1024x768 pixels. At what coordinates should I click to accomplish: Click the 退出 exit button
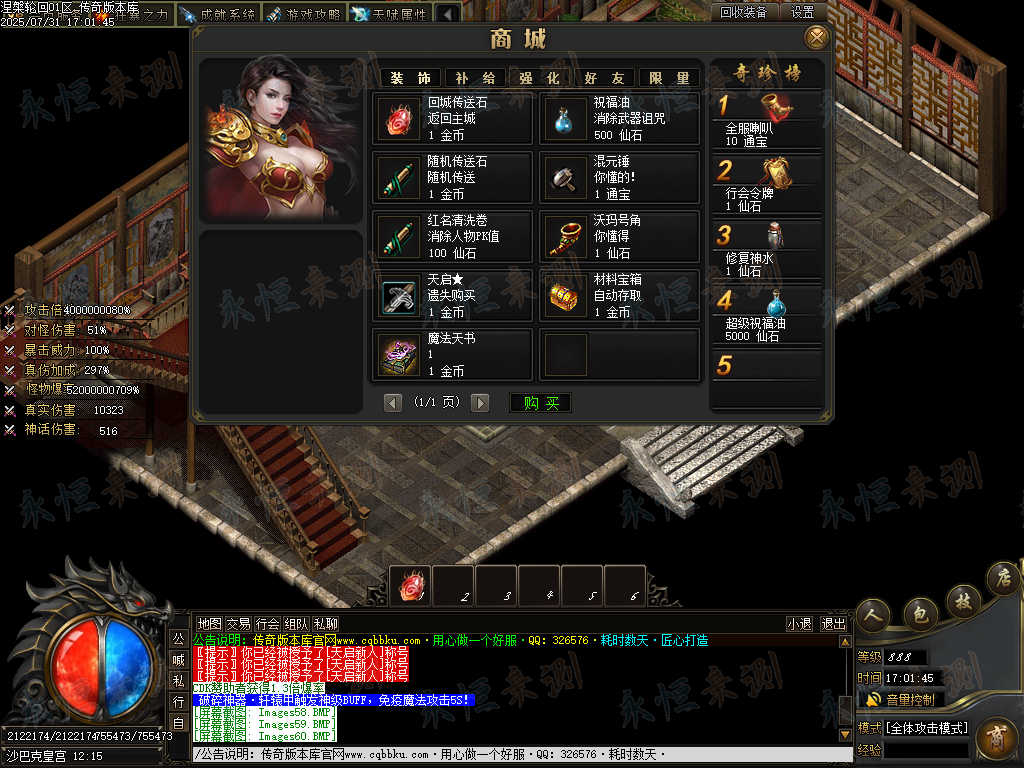pos(833,623)
